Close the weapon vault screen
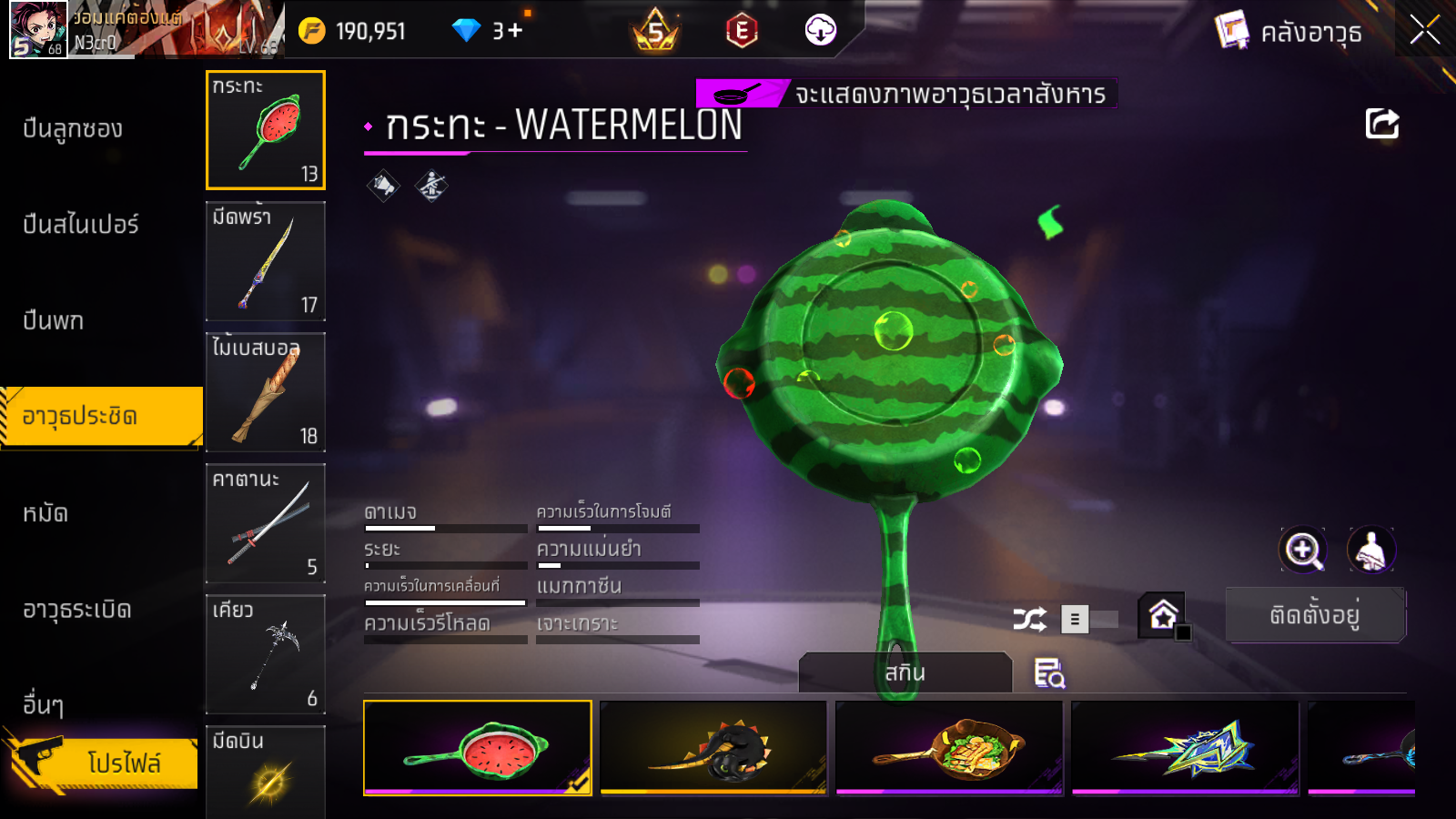 (1424, 31)
